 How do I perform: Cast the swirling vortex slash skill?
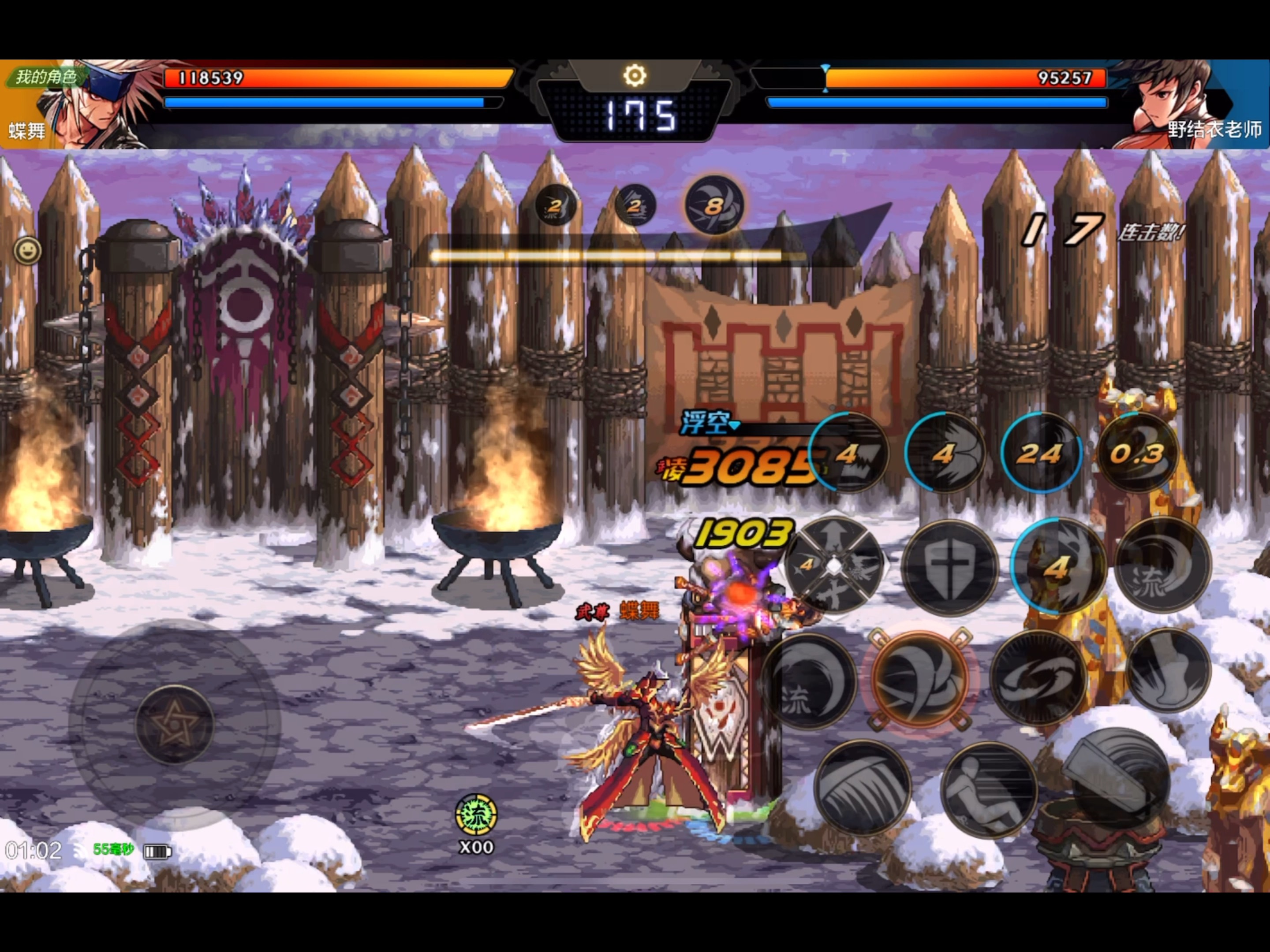click(x=1038, y=677)
